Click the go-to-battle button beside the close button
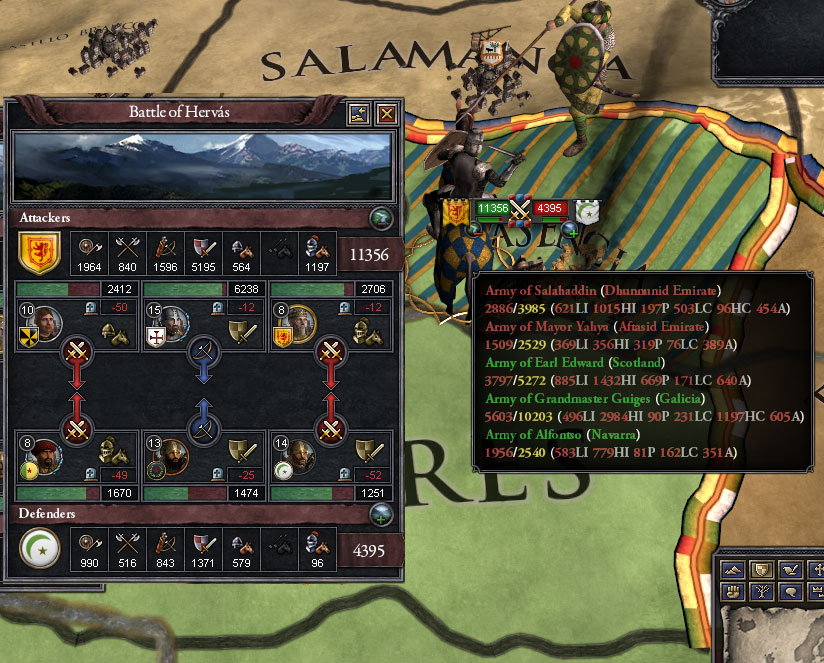Image resolution: width=824 pixels, height=663 pixels. 359,114
